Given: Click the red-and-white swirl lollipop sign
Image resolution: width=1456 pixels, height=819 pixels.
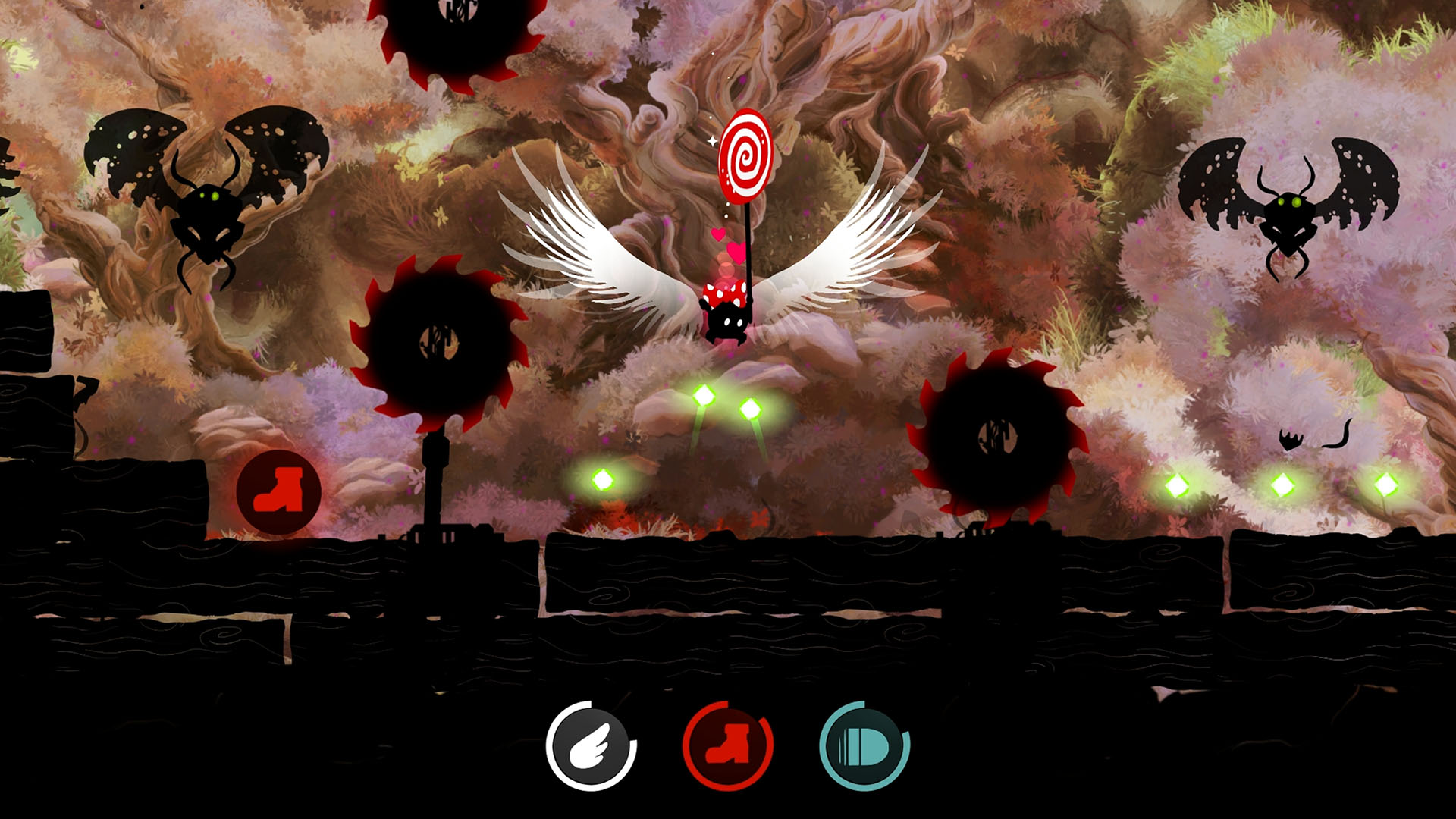Looking at the screenshot, I should tap(747, 155).
